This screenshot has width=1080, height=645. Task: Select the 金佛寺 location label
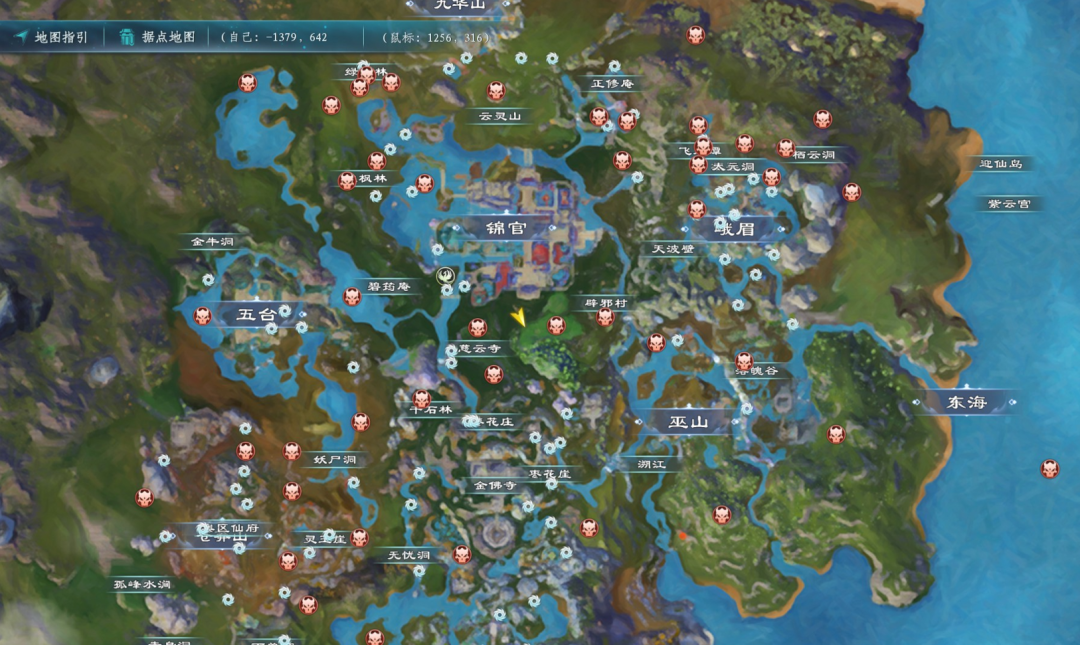click(495, 485)
